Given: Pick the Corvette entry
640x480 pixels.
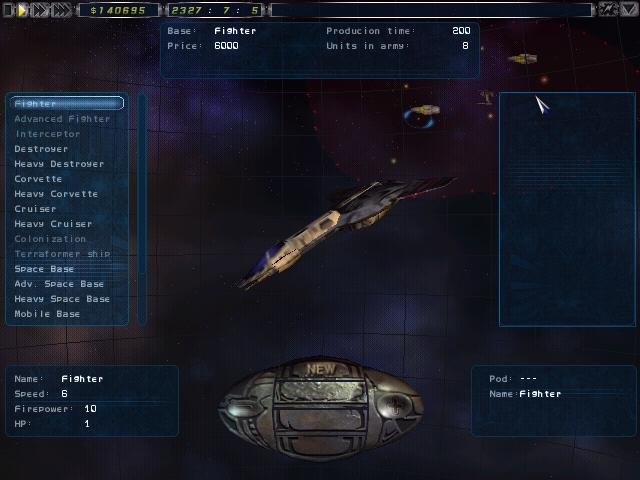Looking at the screenshot, I should 38,179.
